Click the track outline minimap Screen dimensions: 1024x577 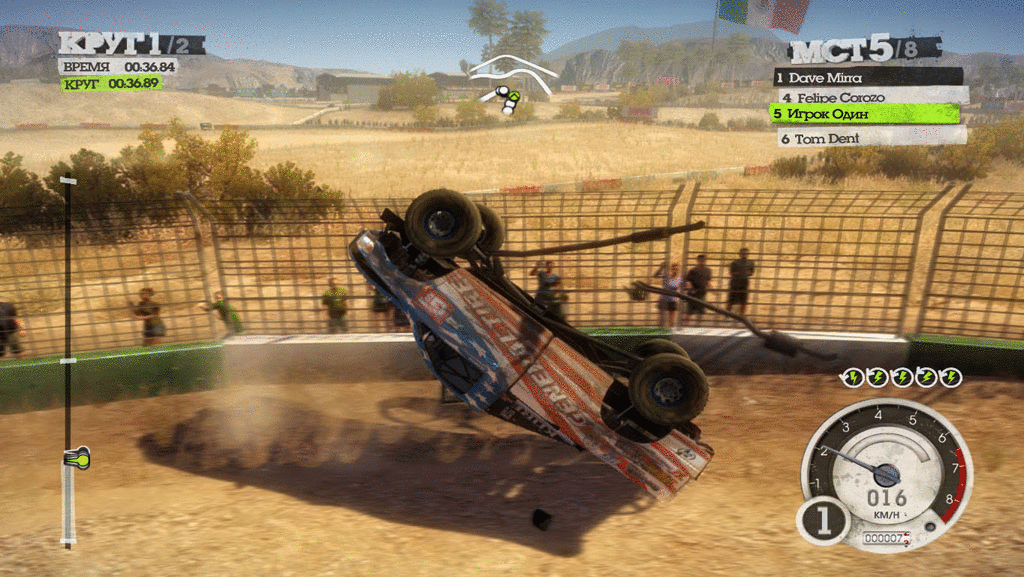tap(512, 80)
